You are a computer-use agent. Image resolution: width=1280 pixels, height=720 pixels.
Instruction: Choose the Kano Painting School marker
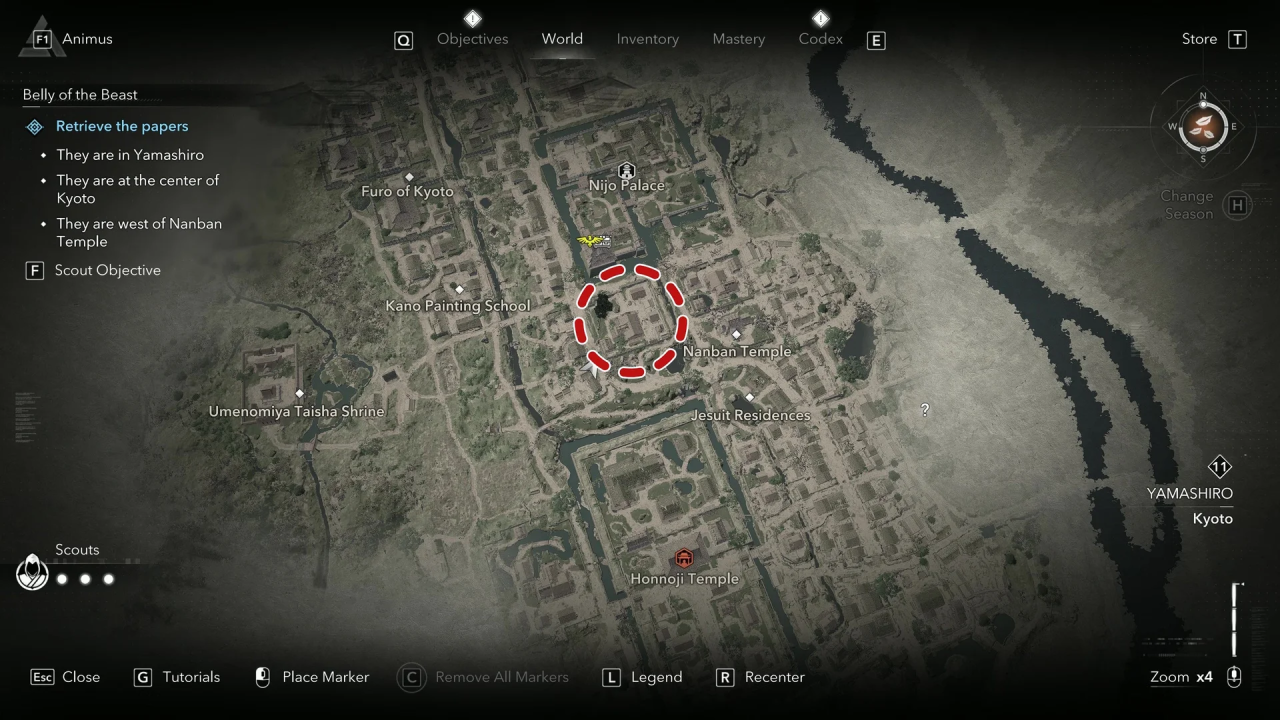tap(459, 290)
